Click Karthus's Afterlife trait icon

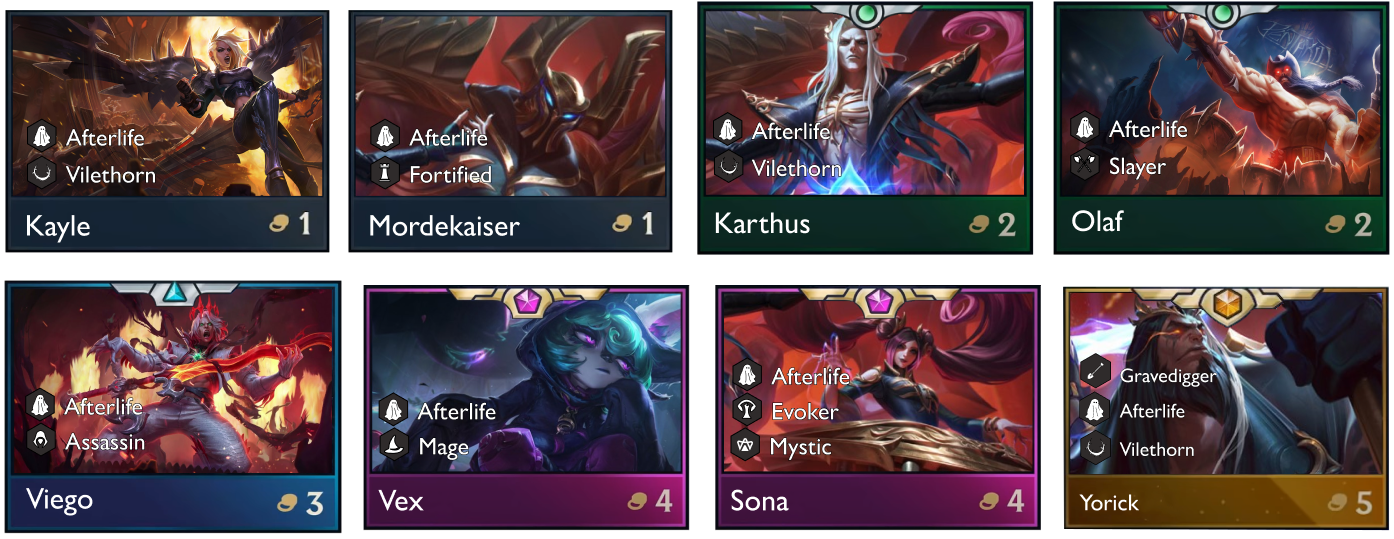(728, 130)
